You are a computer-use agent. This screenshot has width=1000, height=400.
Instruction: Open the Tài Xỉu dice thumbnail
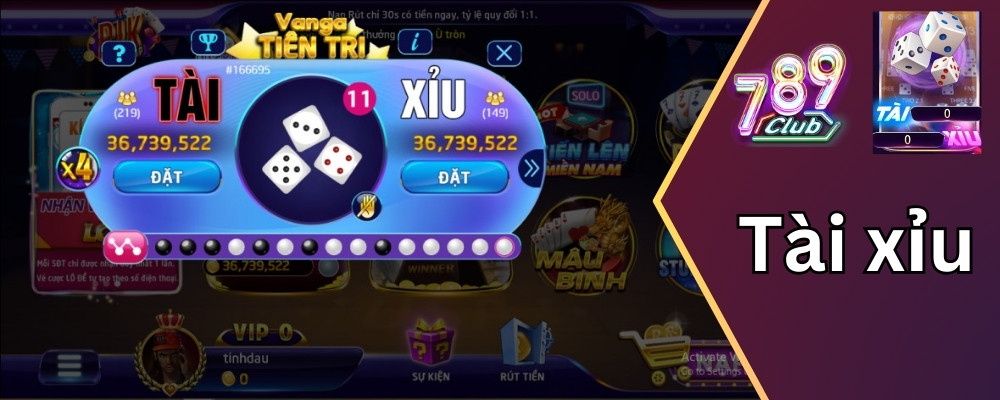[x=926, y=82]
